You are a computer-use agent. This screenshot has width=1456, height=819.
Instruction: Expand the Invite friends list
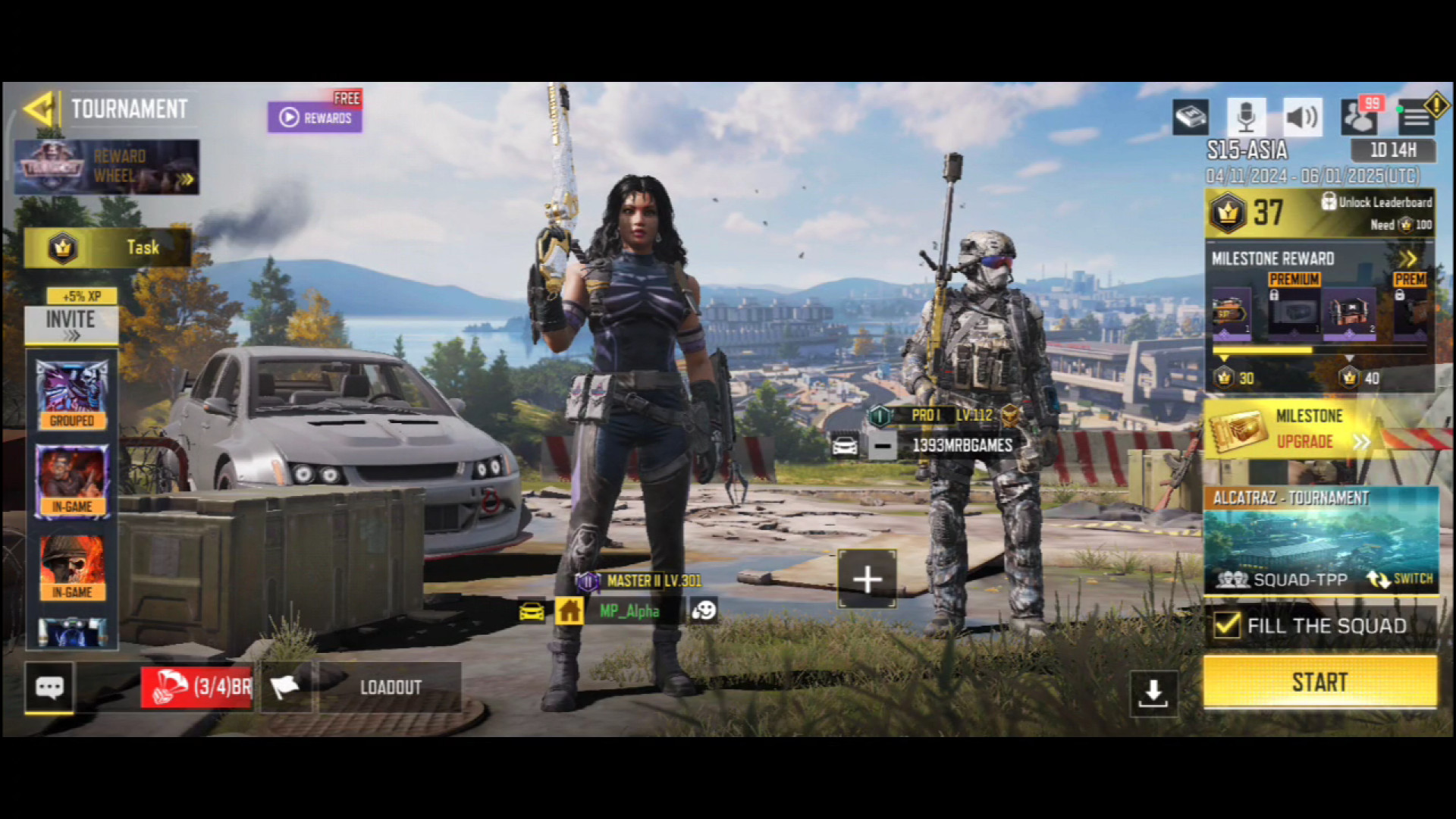point(71,325)
